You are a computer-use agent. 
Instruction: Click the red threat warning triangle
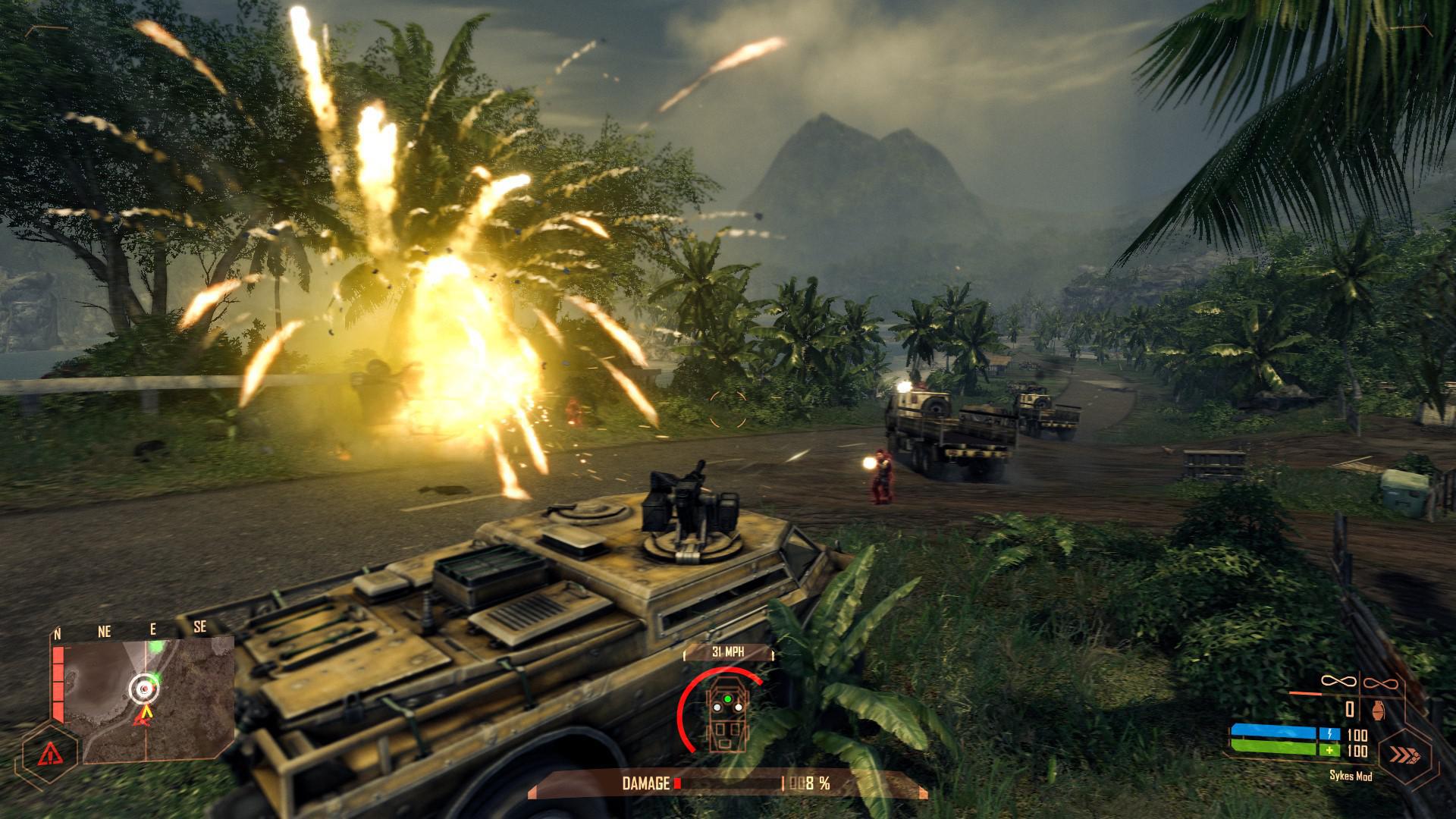click(x=49, y=753)
